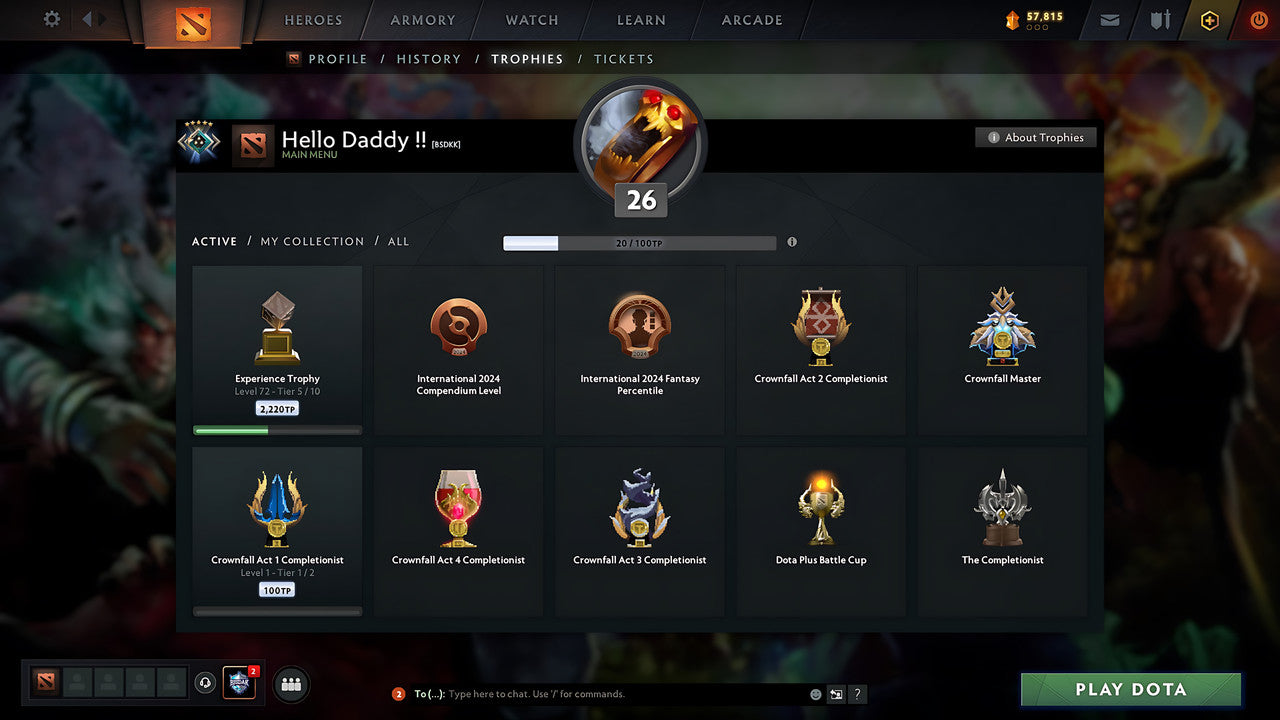
Task: Open the TICKETS section
Action: coord(624,59)
